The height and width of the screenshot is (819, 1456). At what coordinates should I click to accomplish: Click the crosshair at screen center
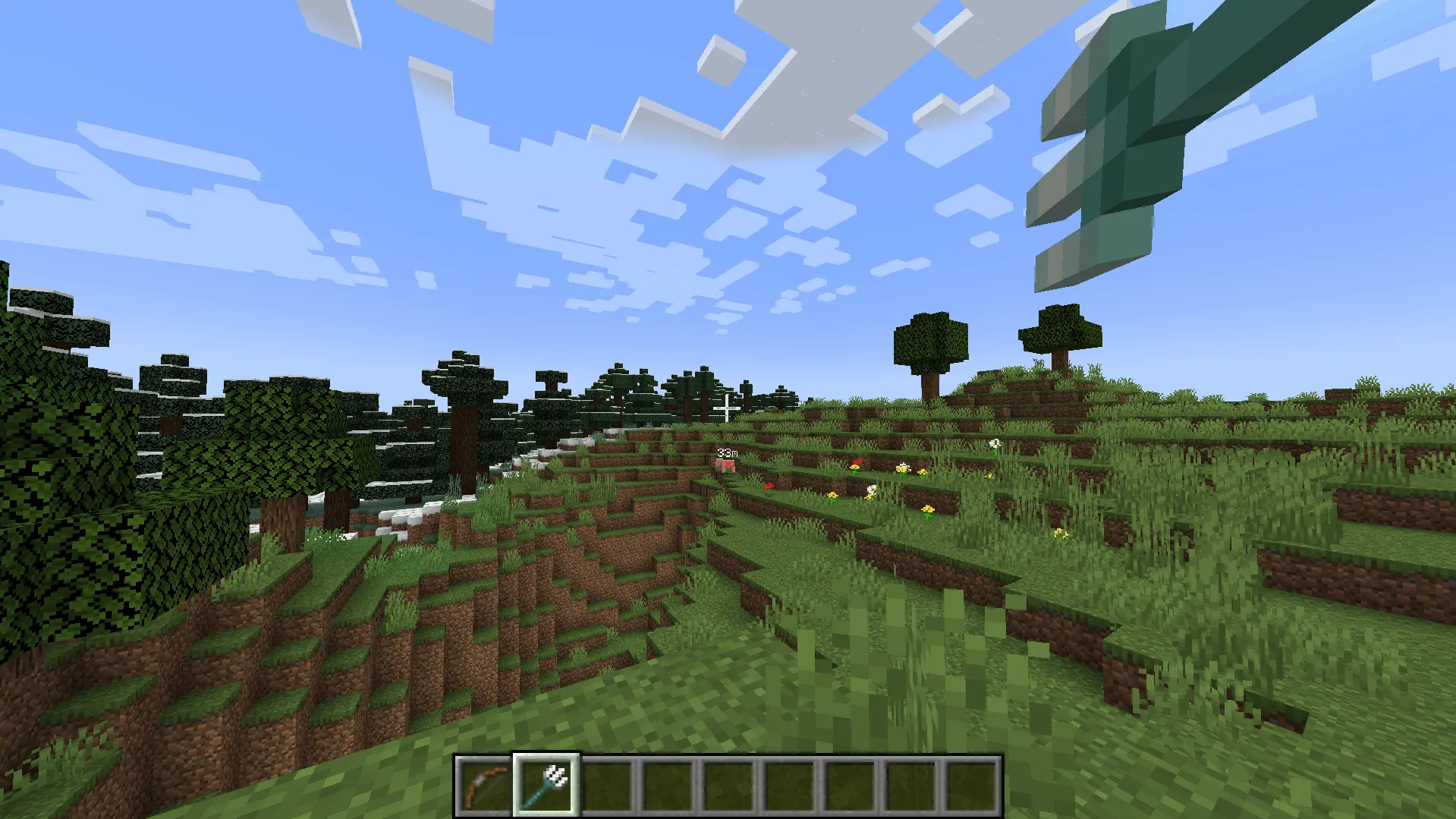coord(726,409)
